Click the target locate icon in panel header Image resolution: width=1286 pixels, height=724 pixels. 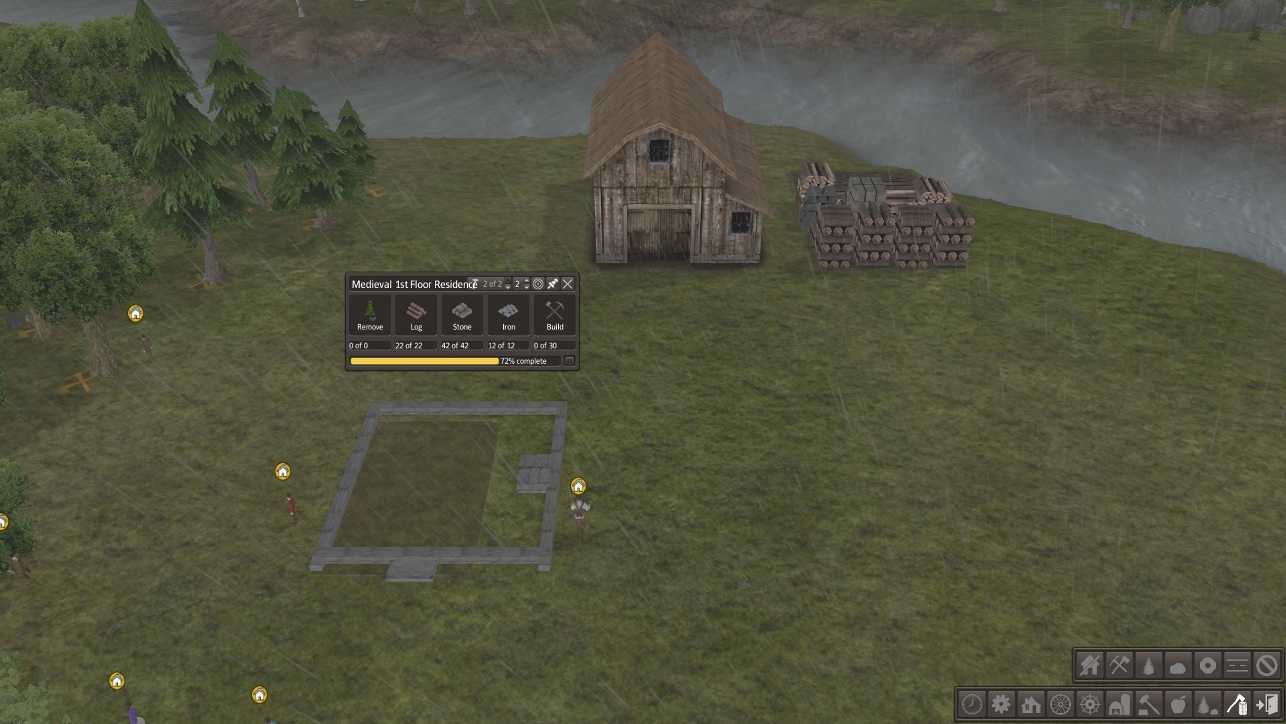(x=538, y=284)
